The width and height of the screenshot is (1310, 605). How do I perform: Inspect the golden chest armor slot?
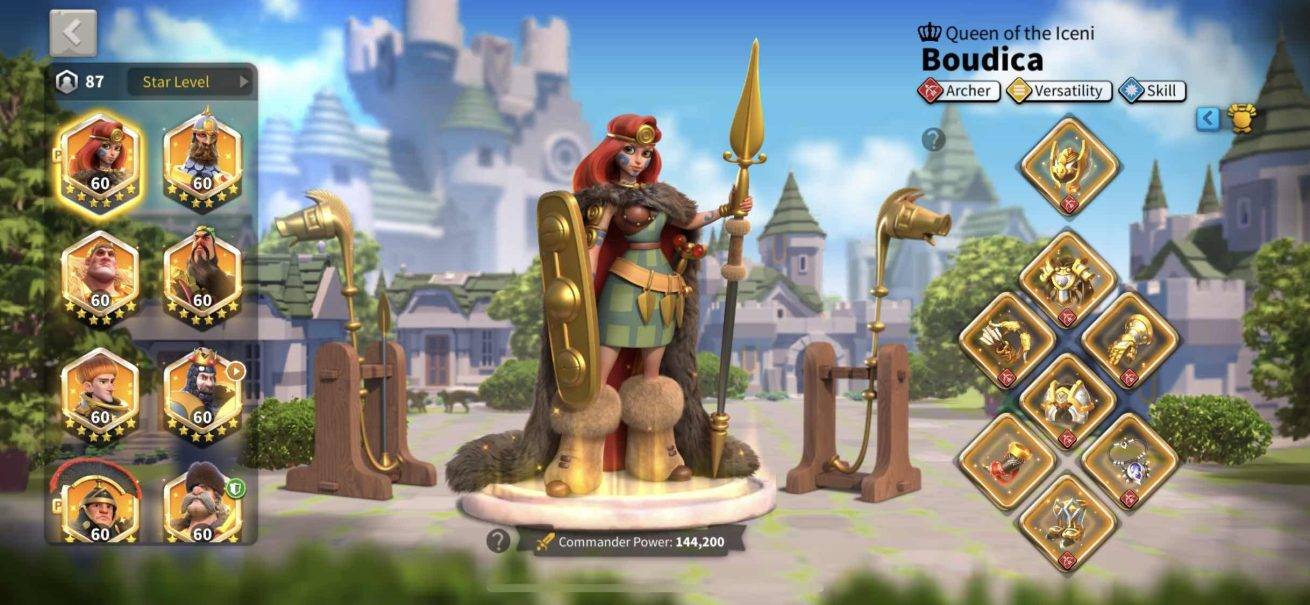click(x=1069, y=279)
